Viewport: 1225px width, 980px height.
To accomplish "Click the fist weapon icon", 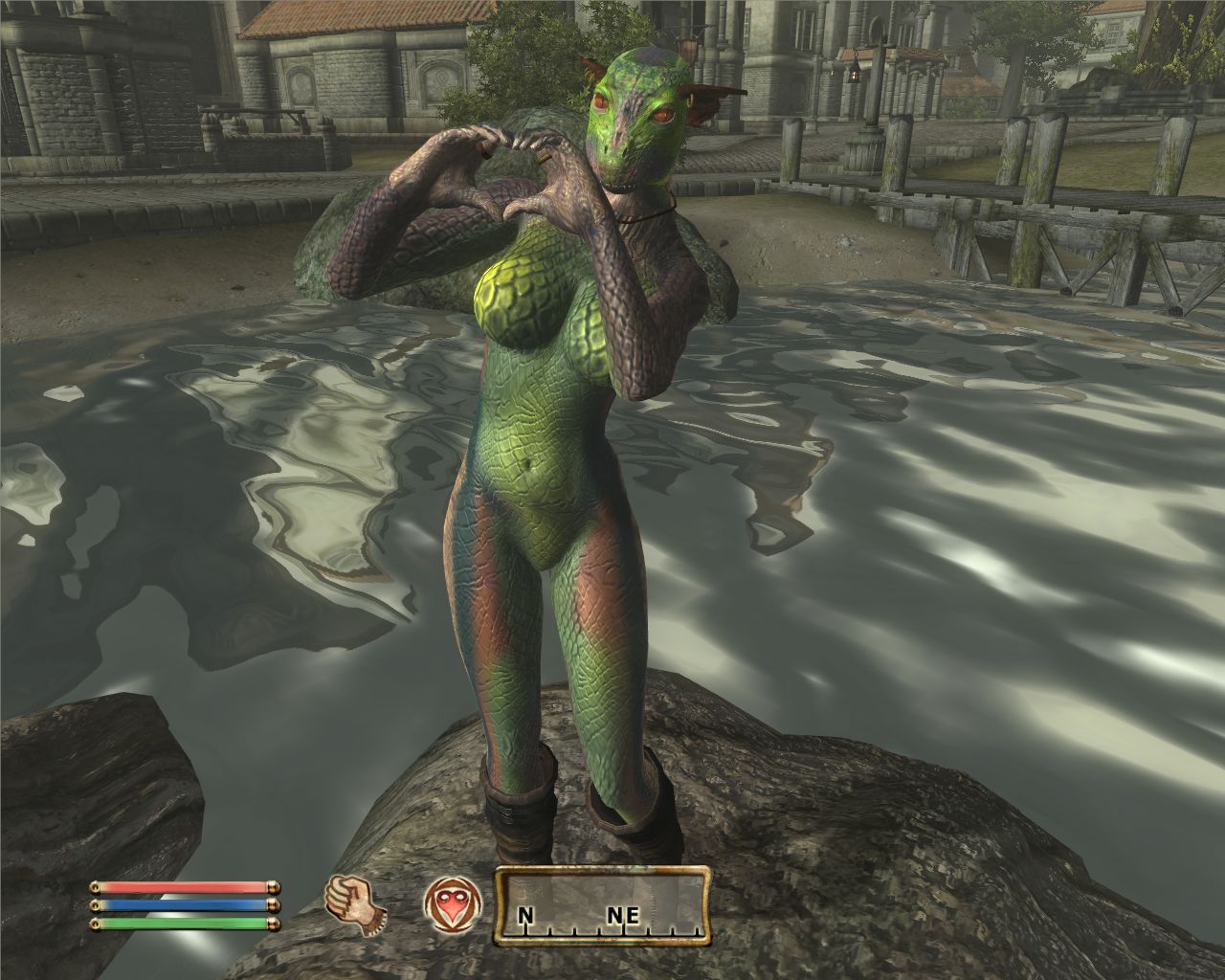I will click(x=355, y=903).
